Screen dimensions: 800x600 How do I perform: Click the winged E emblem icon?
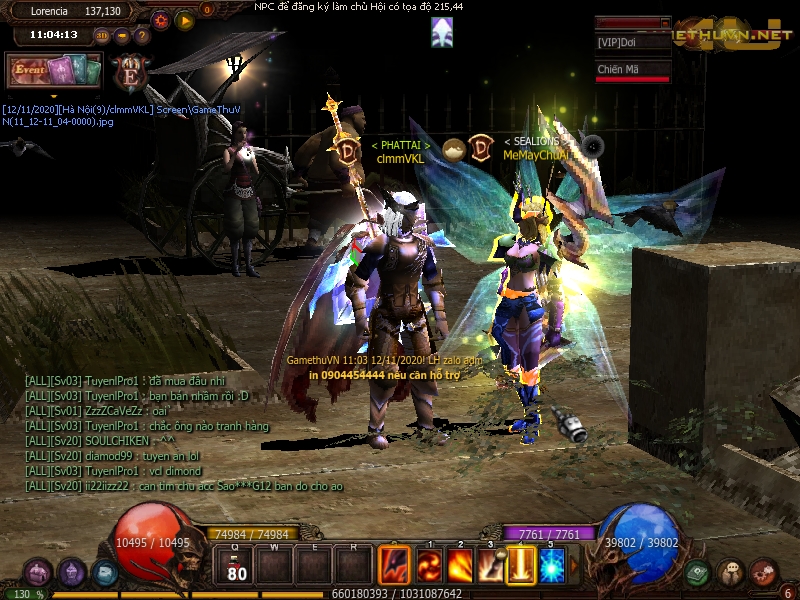click(131, 72)
